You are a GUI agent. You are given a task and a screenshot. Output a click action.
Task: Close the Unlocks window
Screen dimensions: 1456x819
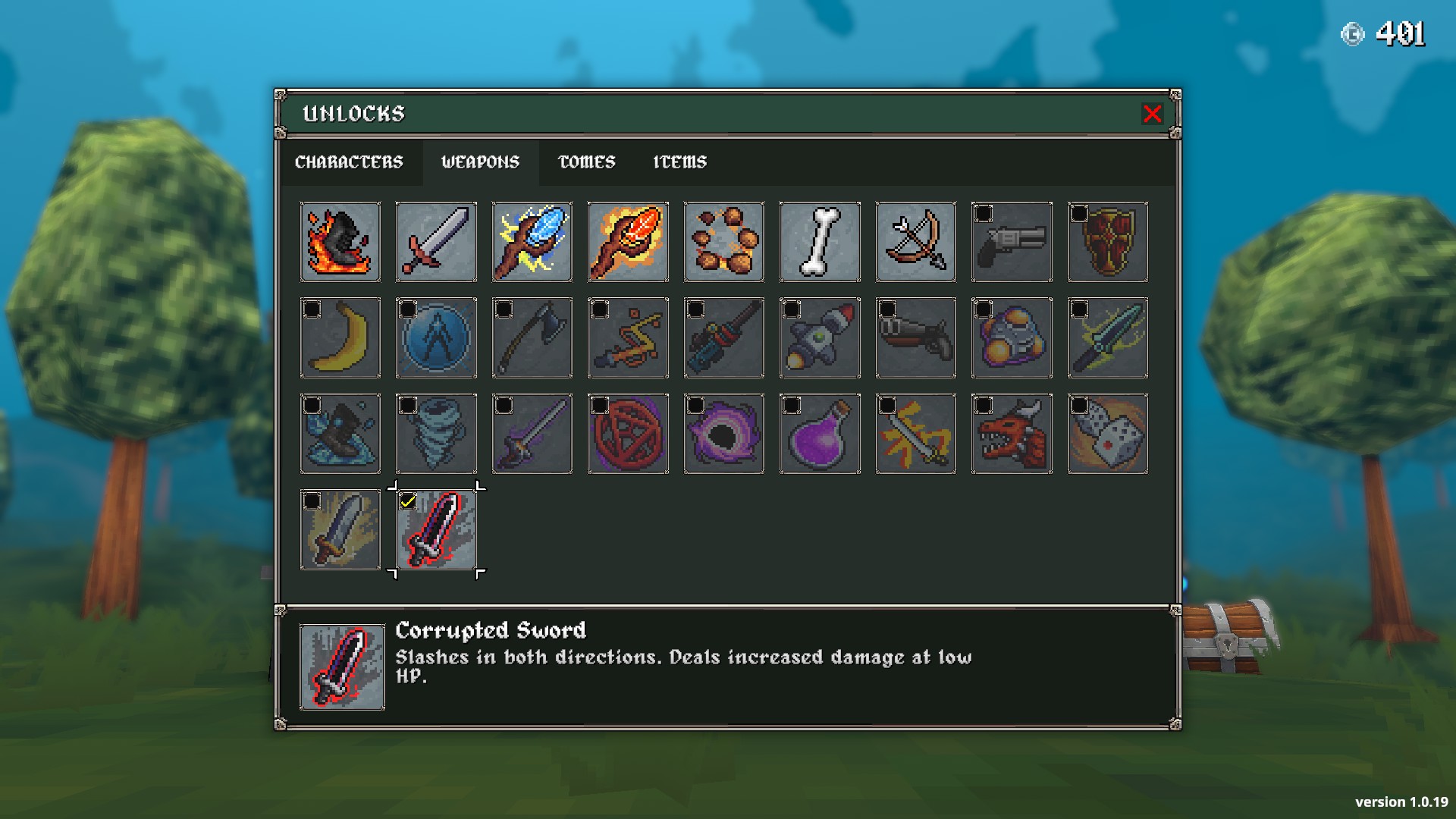1152,114
